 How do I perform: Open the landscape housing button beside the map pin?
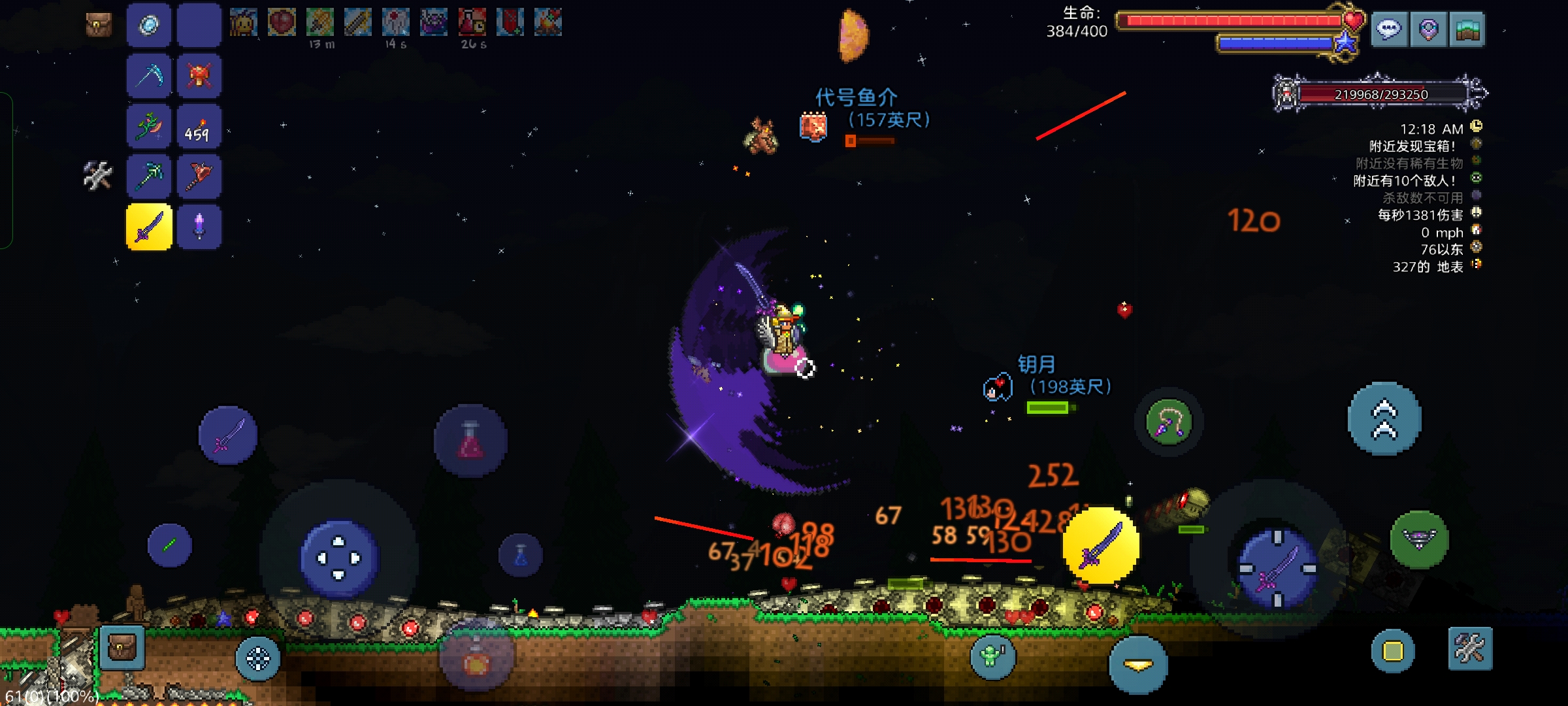click(1467, 29)
